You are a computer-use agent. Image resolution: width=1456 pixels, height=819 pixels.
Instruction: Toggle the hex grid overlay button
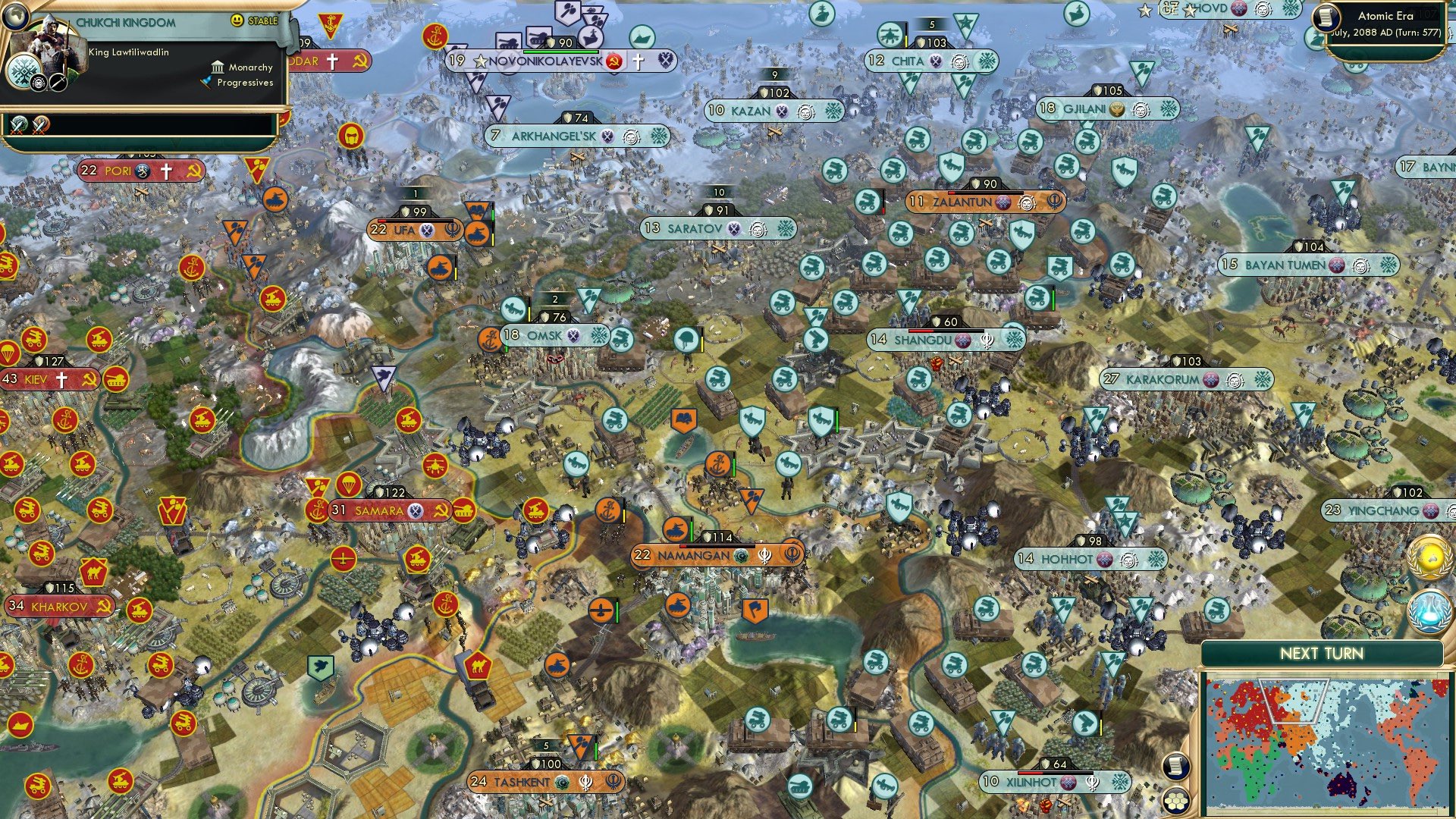coord(1177,800)
